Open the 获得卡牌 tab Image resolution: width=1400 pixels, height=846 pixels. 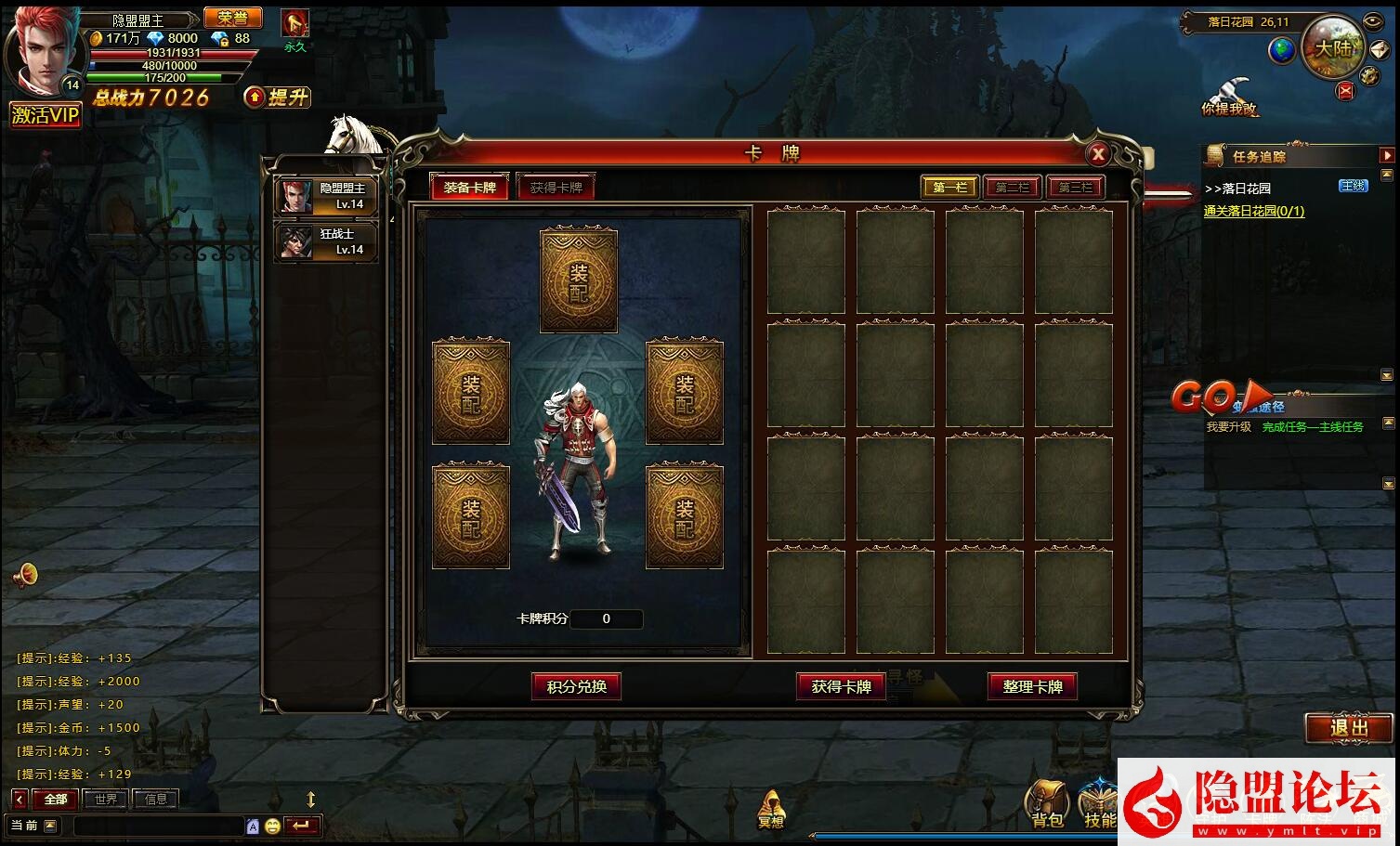[556, 188]
